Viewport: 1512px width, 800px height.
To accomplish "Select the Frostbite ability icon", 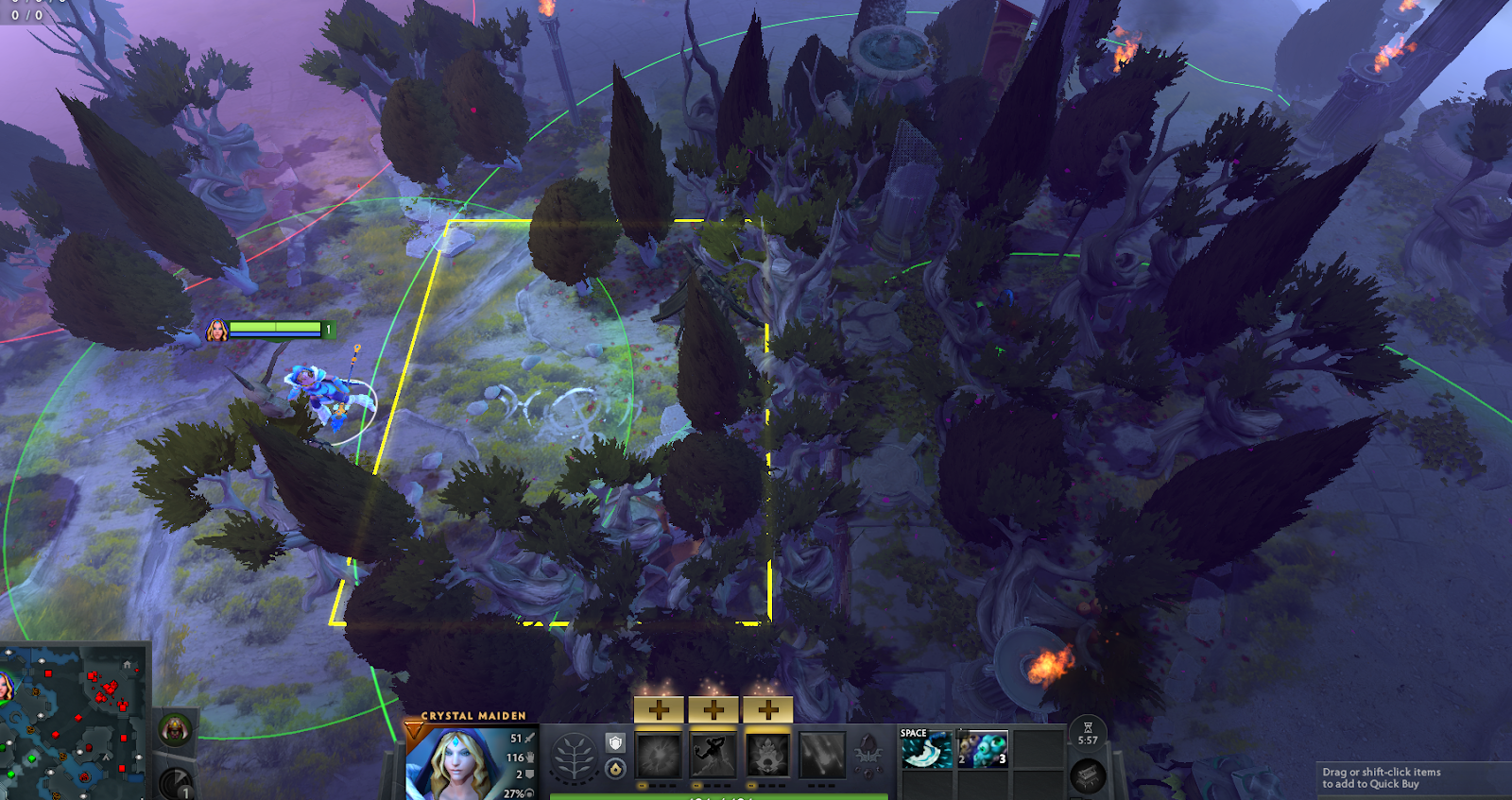I will [713, 756].
